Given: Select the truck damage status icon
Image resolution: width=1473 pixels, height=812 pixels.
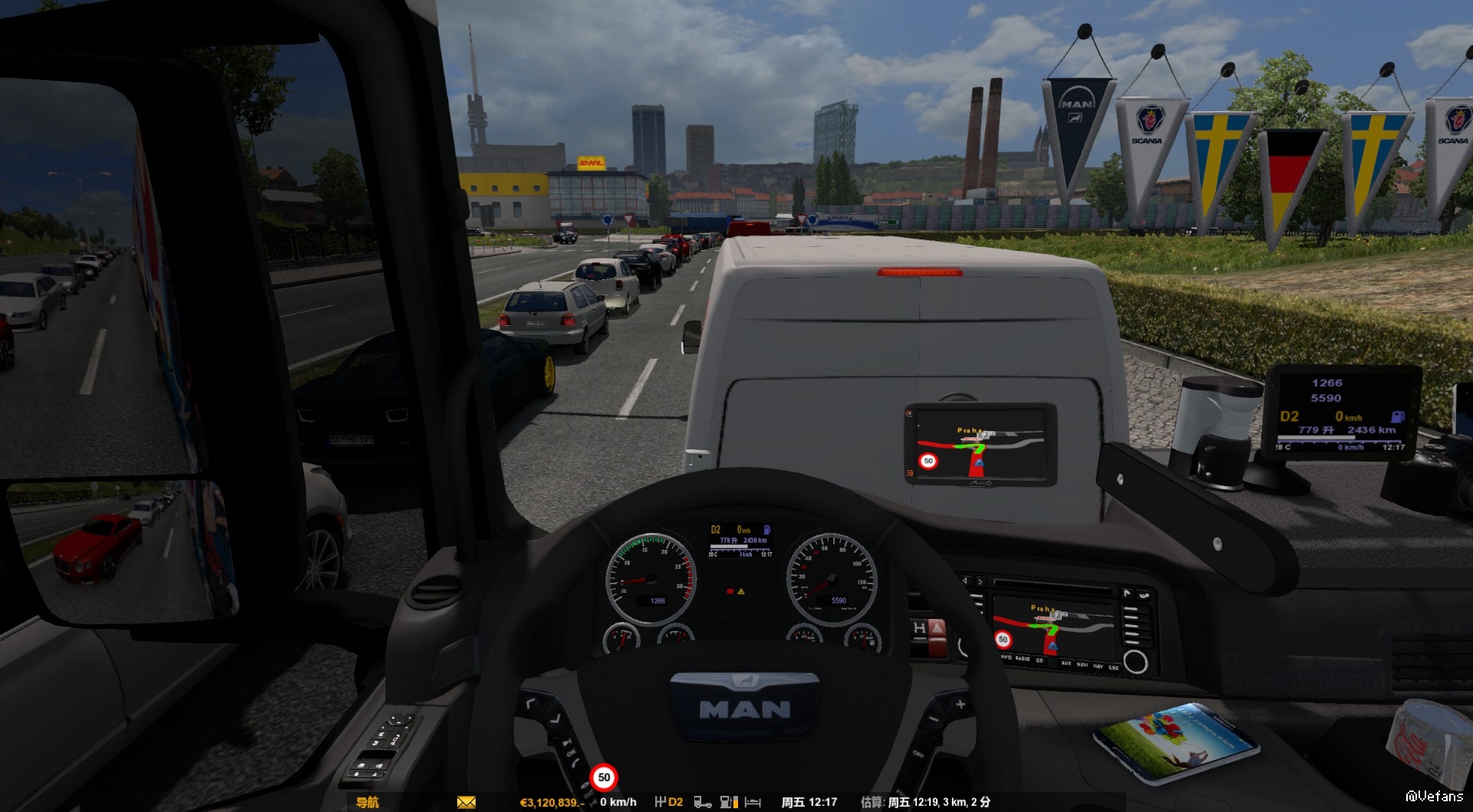Looking at the screenshot, I should tap(702, 802).
